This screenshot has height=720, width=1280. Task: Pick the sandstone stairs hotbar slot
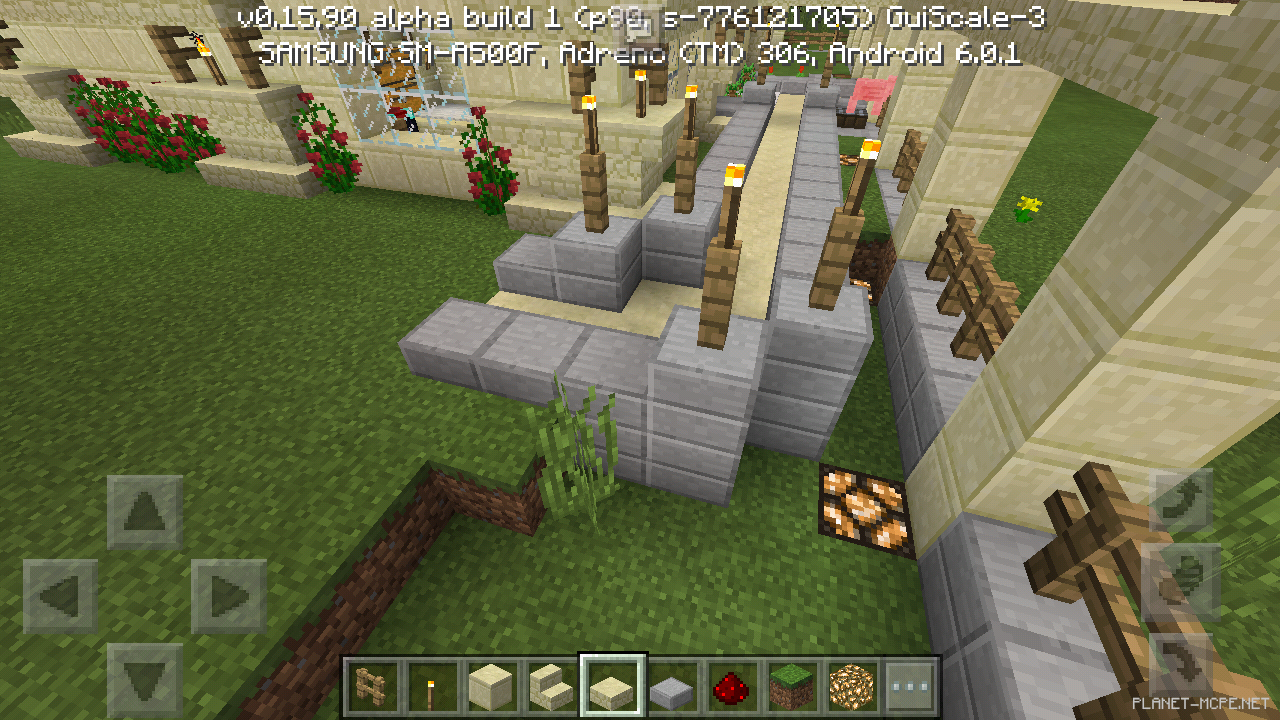[x=551, y=686]
